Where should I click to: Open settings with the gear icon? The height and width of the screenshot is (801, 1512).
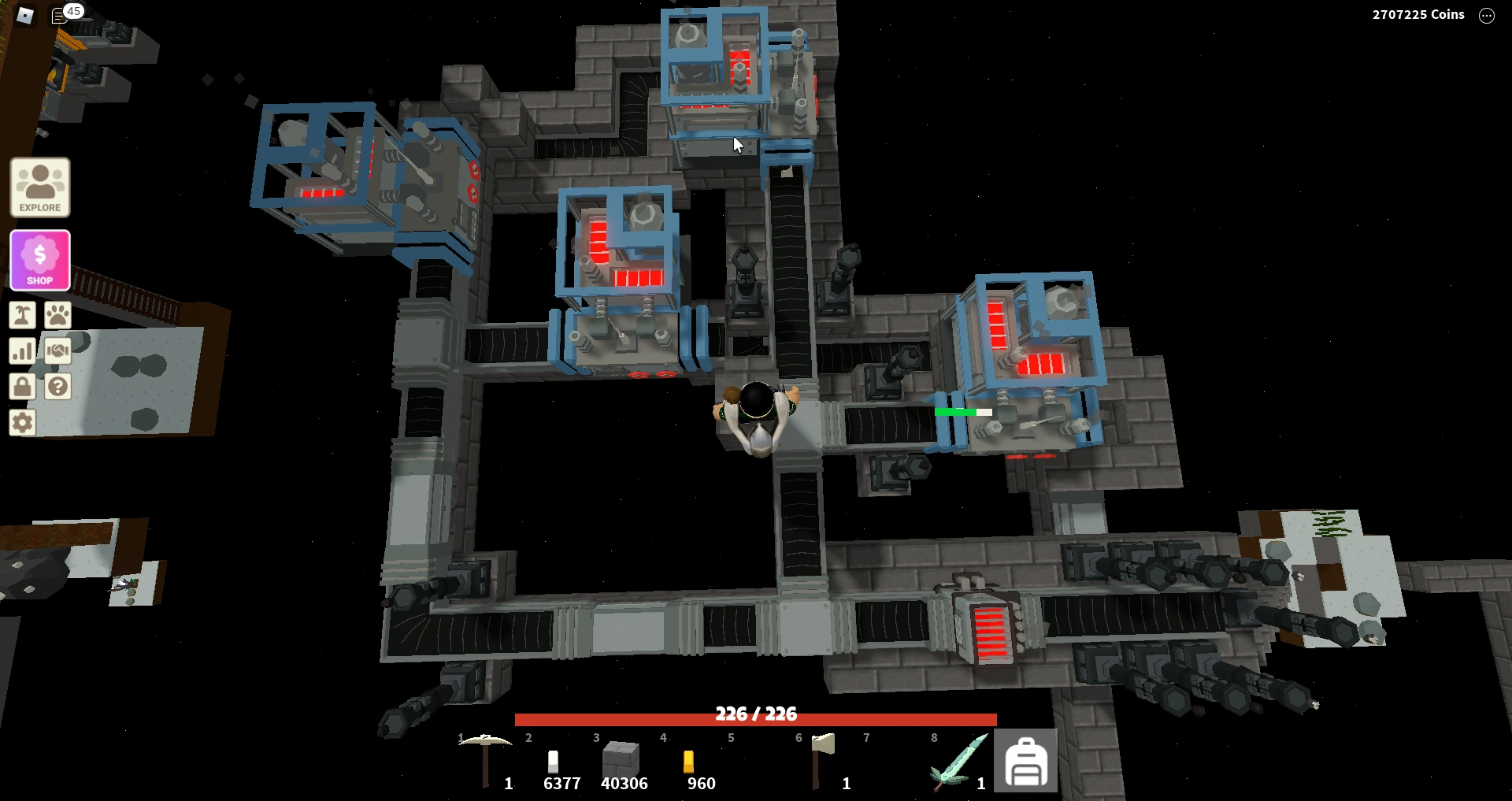(23, 424)
